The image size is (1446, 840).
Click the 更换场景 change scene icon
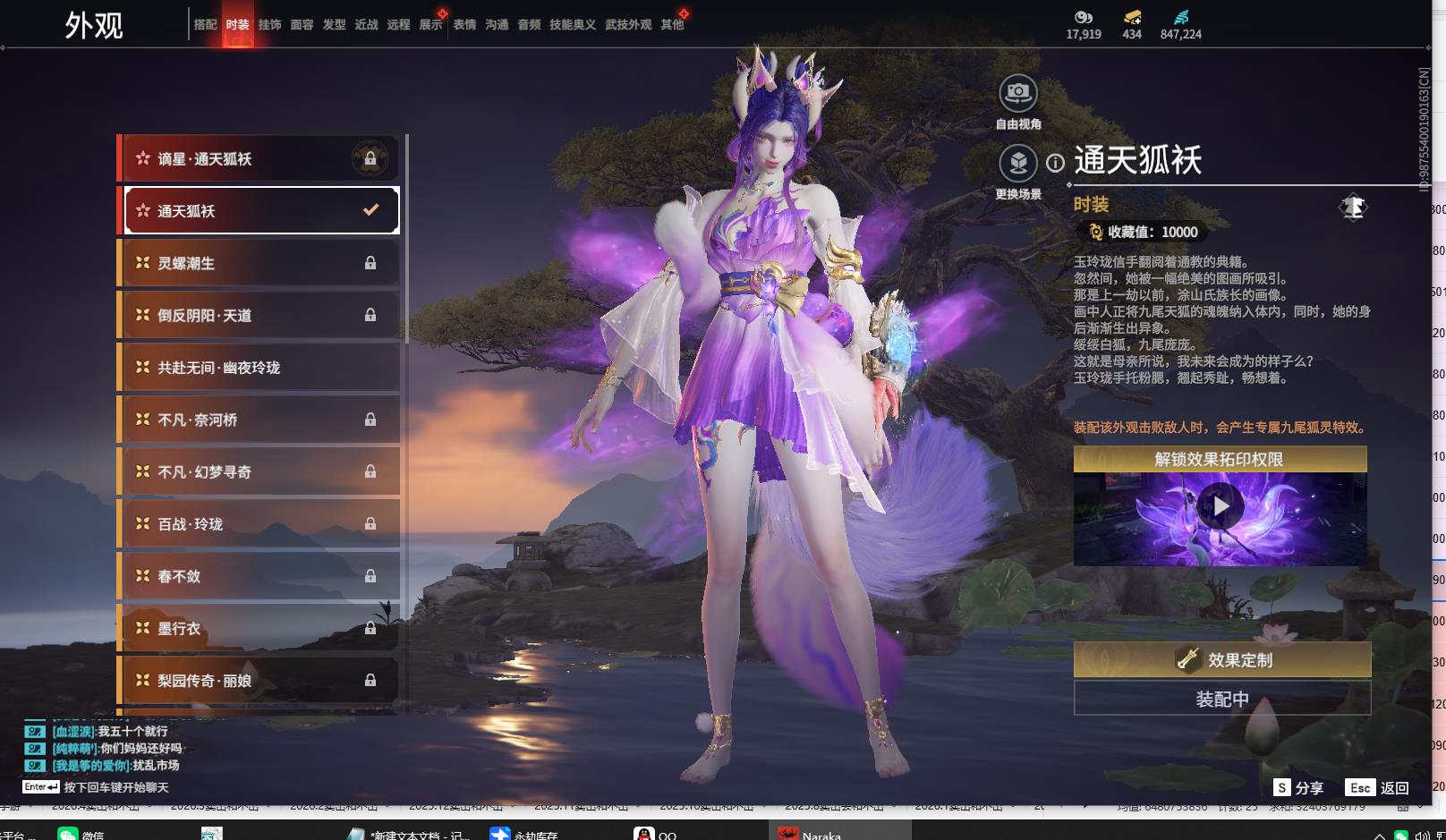1017,164
